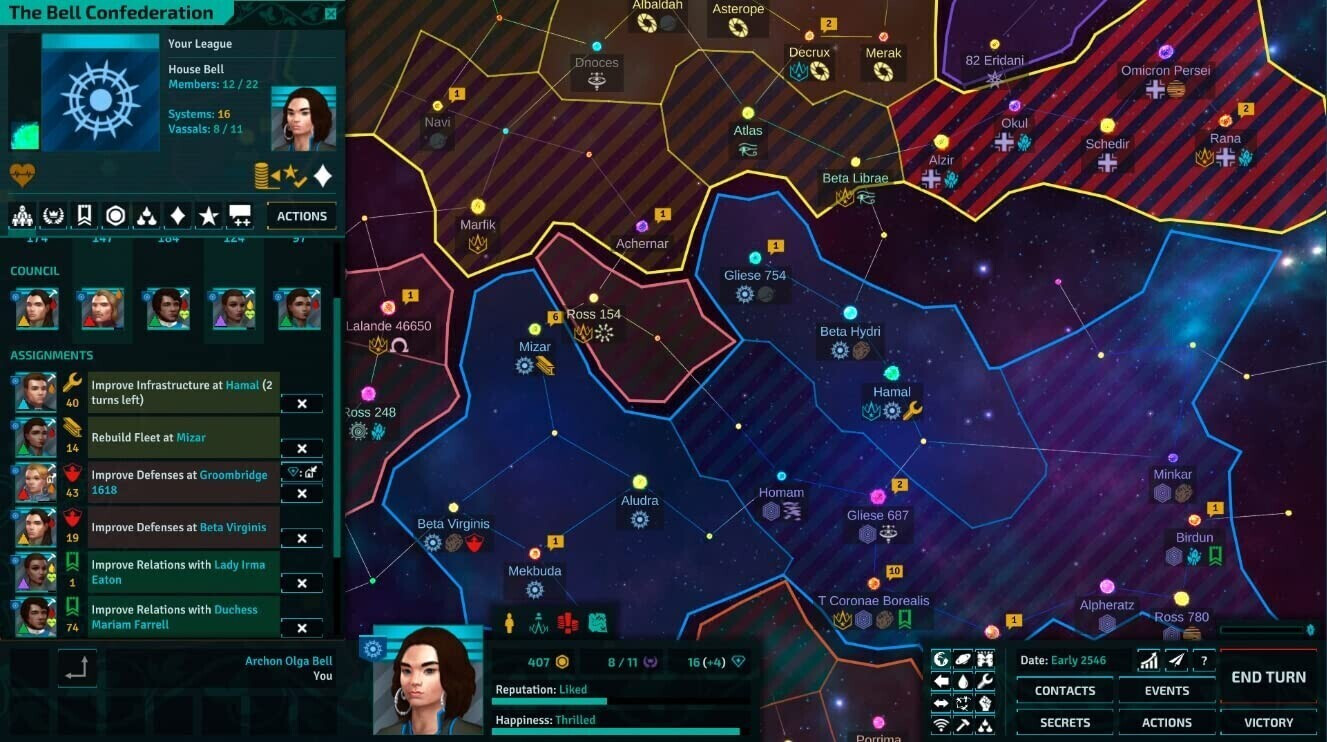
Task: Toggle the wrench infrastructure map filter
Action: pos(985,681)
